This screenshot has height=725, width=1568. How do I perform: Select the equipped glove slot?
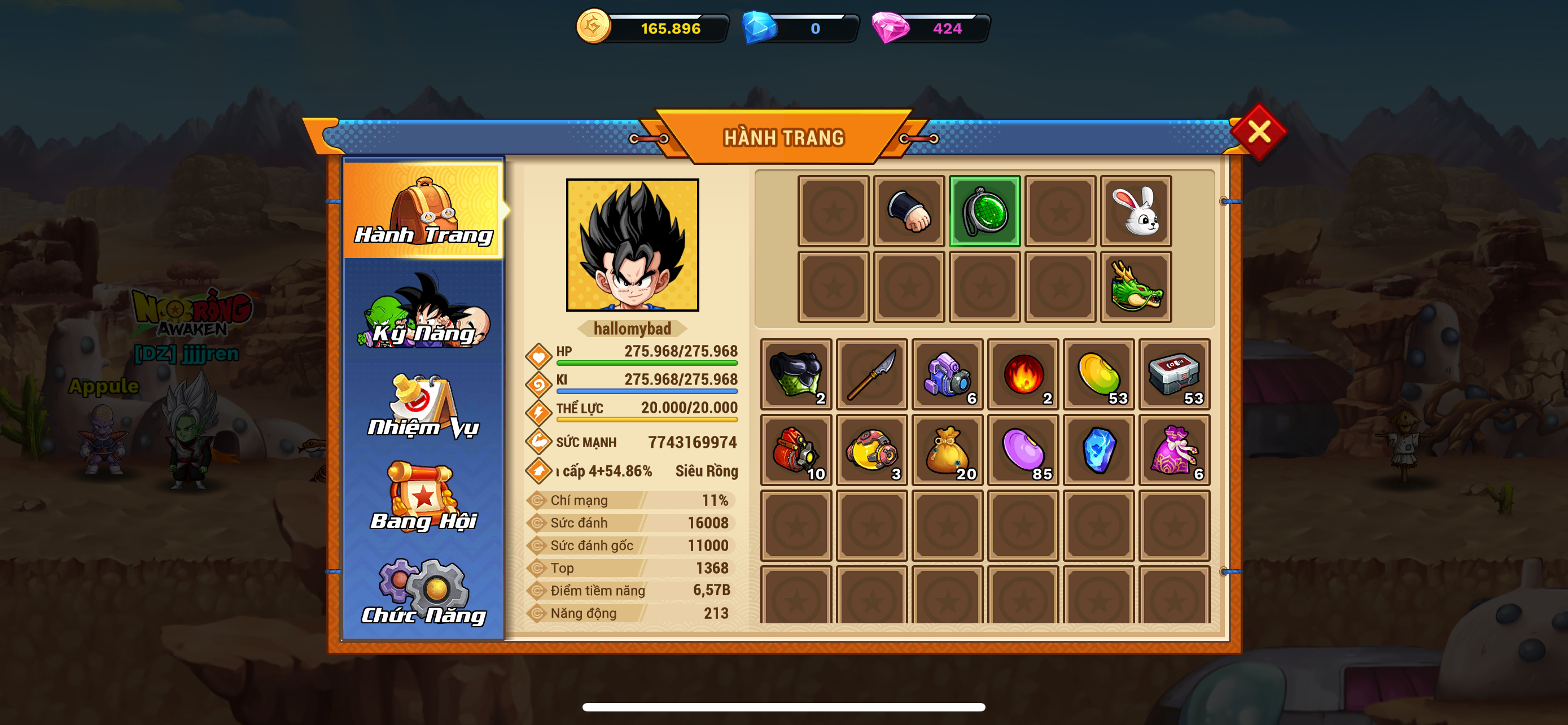tap(909, 211)
